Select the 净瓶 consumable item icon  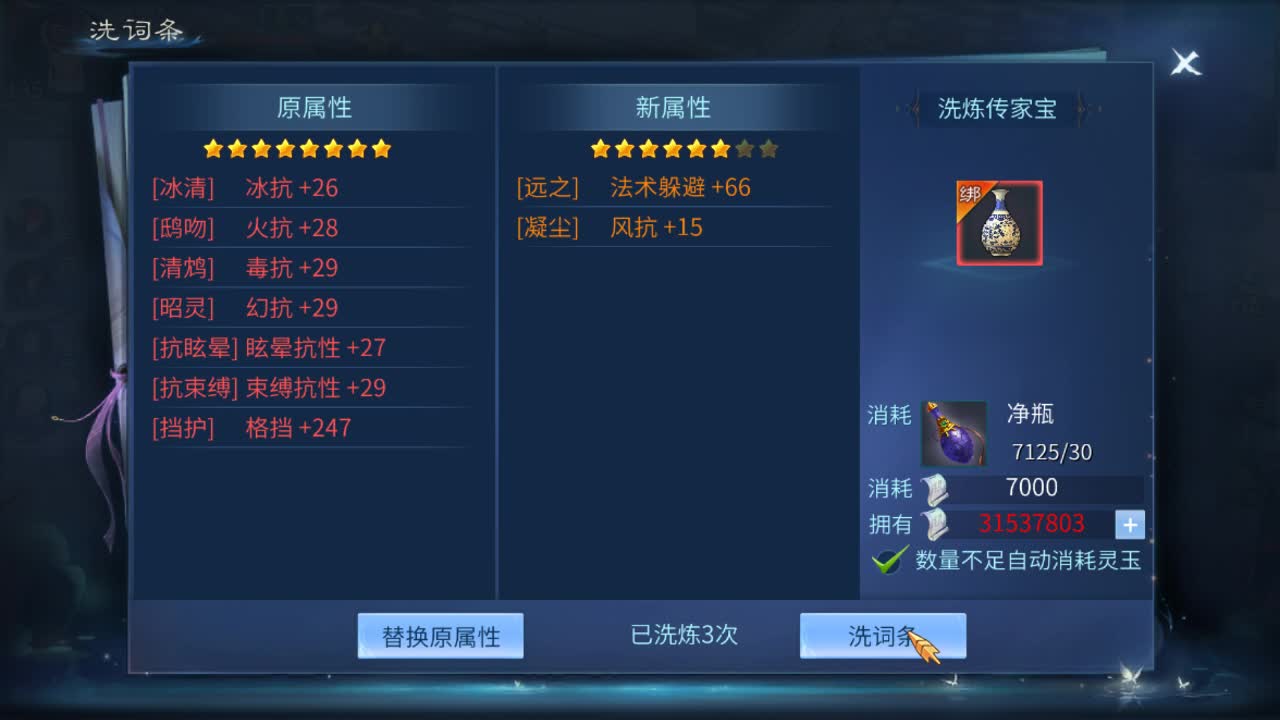point(953,432)
